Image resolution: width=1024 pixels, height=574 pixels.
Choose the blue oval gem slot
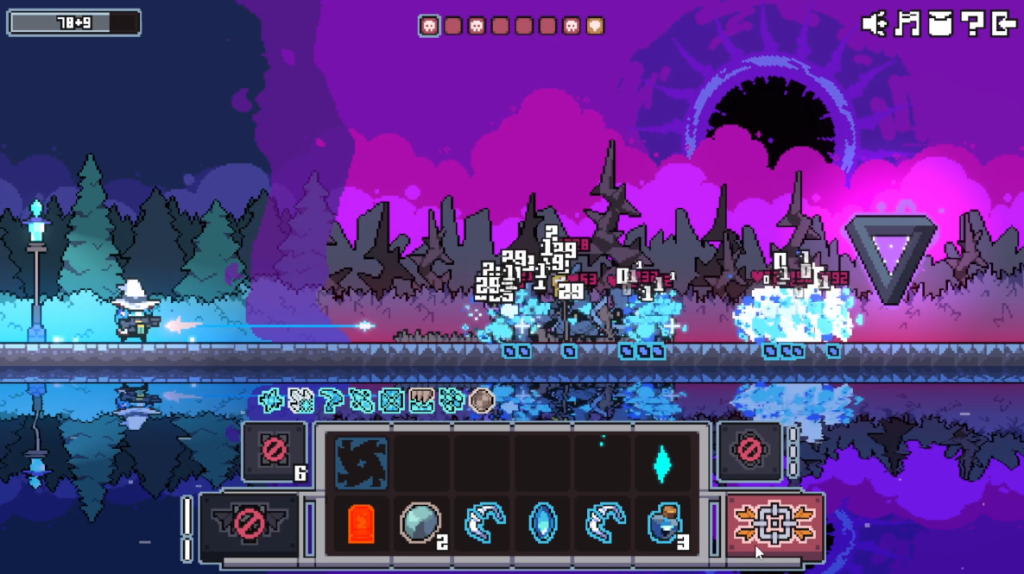543,523
